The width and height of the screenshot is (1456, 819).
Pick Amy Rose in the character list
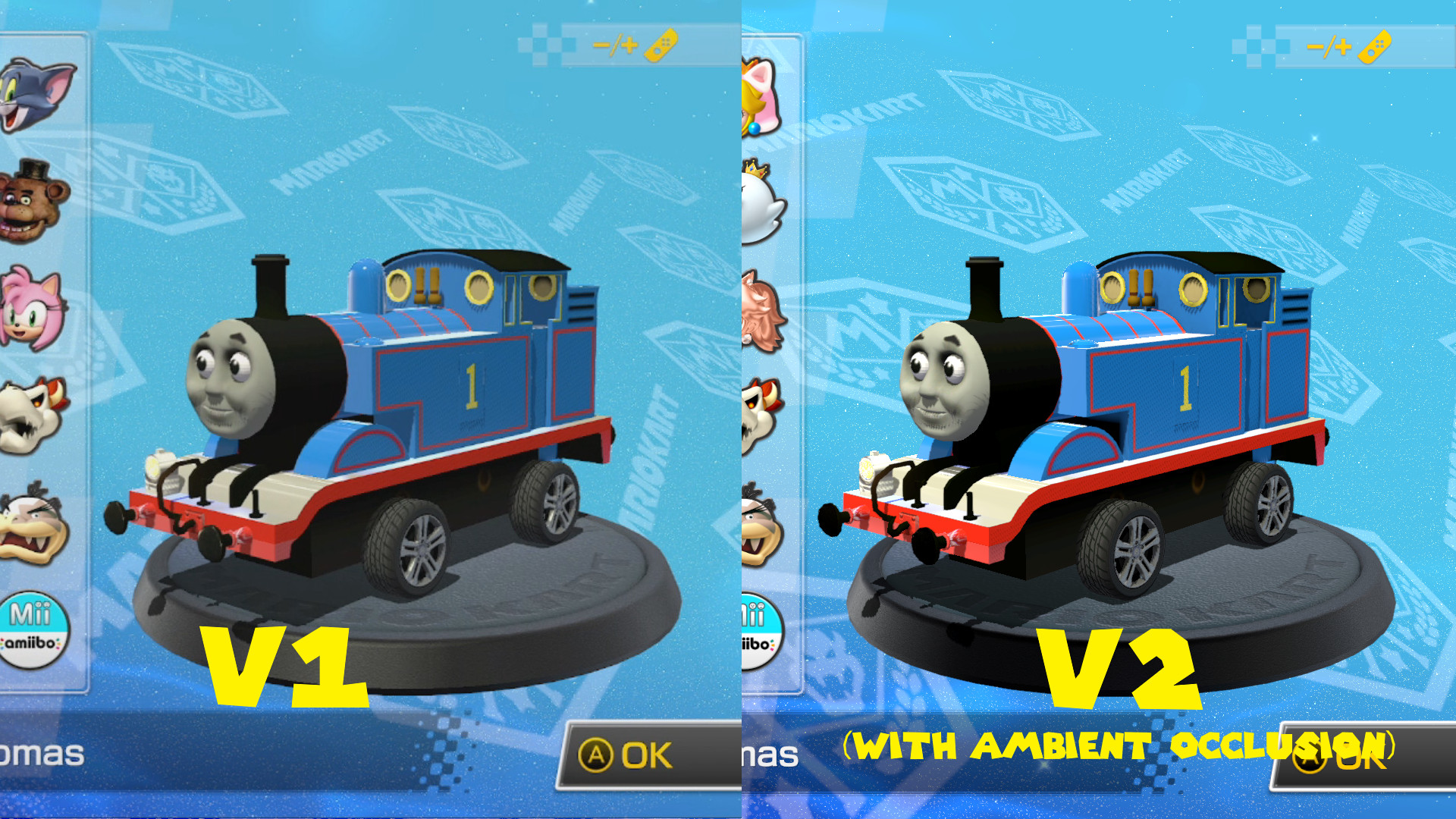[x=29, y=307]
